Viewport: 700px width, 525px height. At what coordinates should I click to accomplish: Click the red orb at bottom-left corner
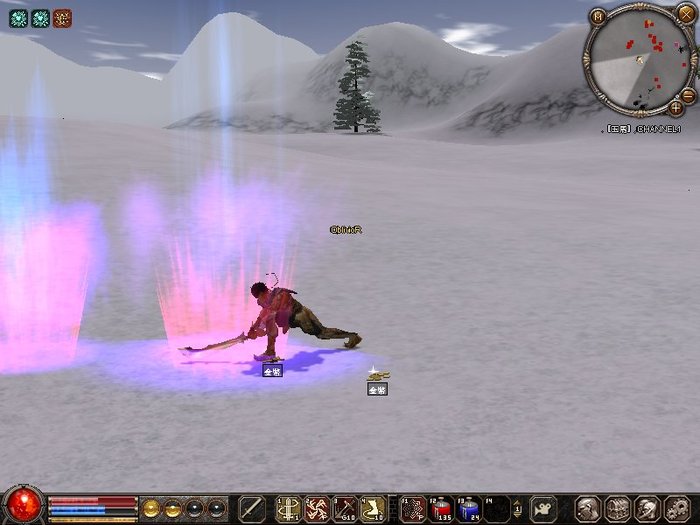click(x=22, y=505)
